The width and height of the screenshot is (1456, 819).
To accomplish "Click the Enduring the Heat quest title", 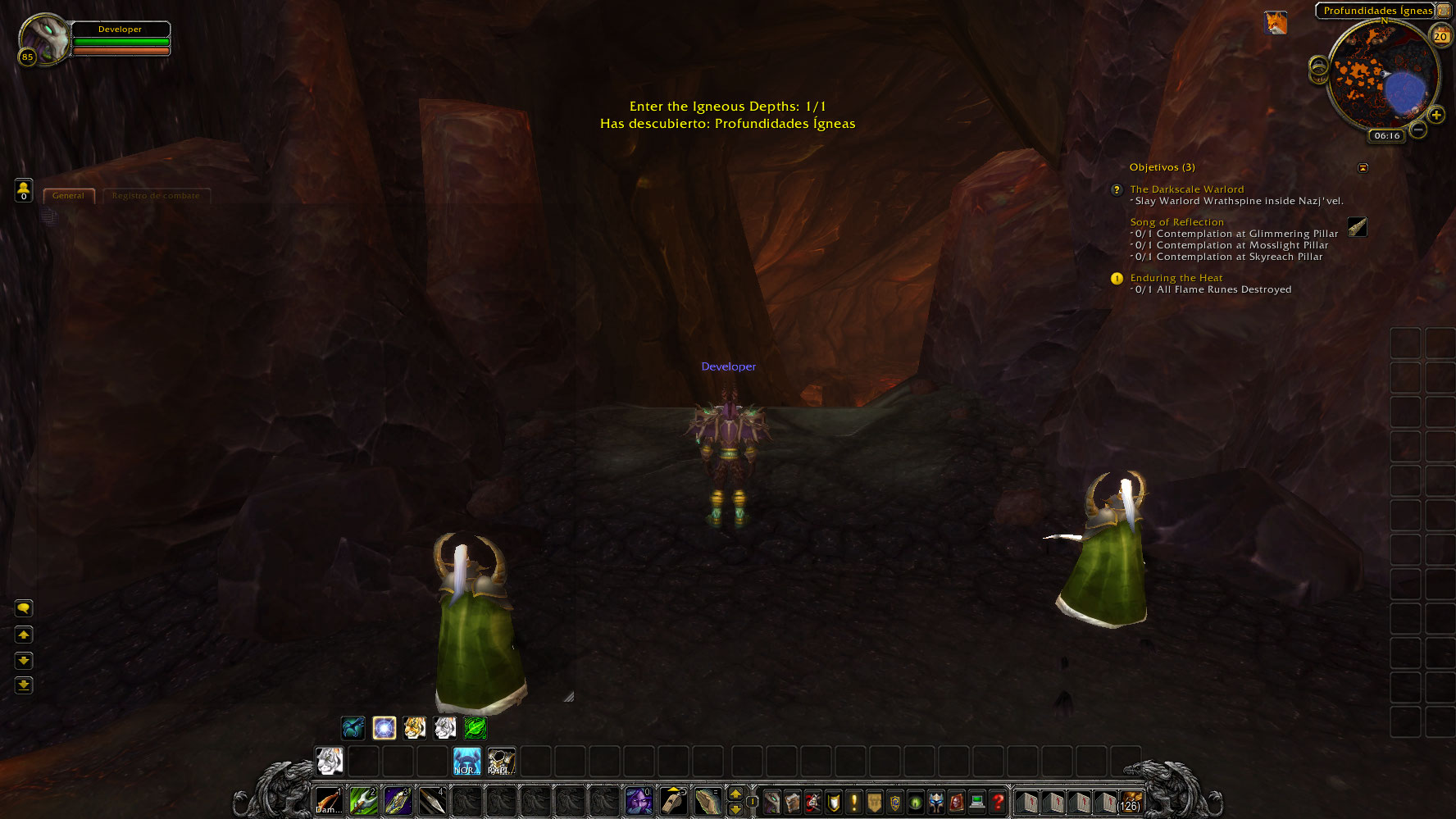I will (1176, 278).
